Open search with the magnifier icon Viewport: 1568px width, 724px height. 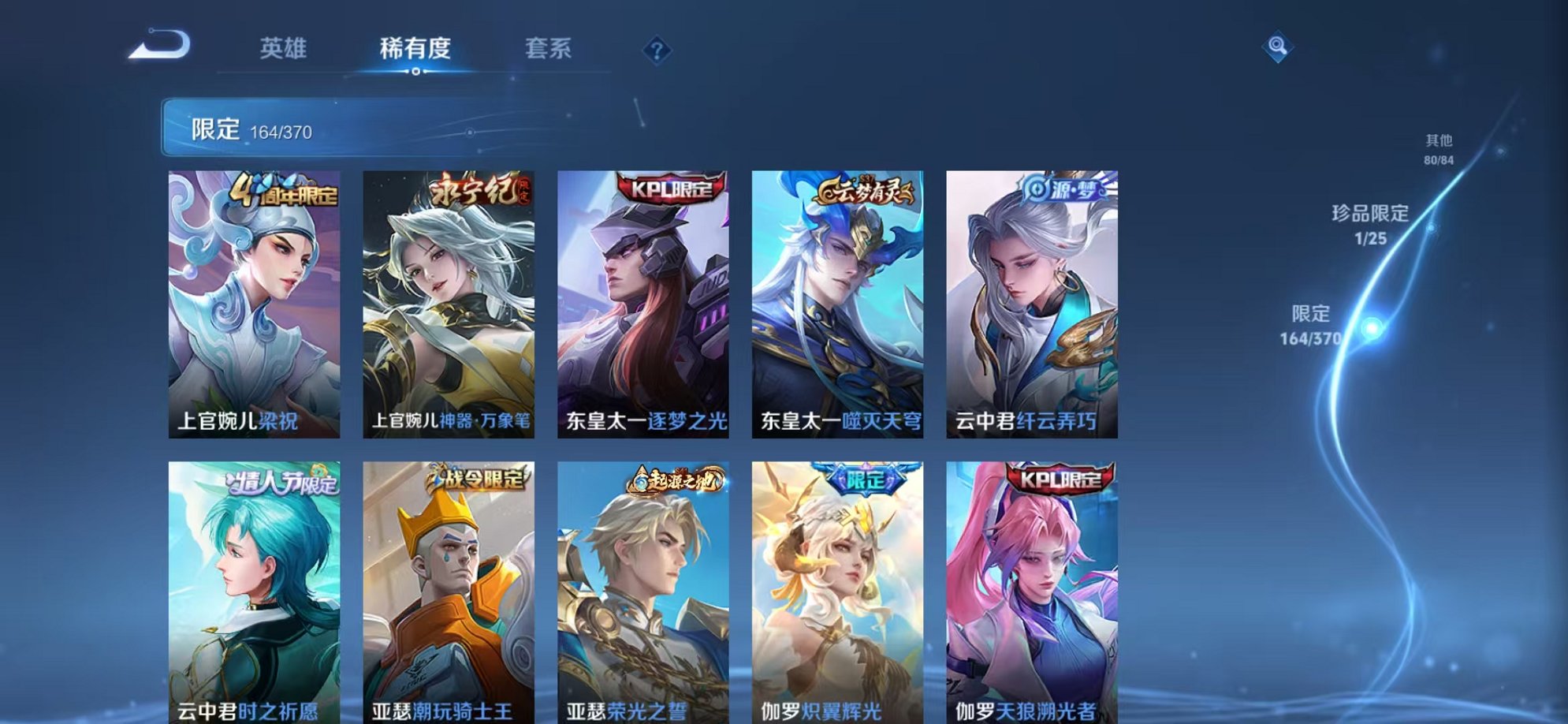pos(1279,49)
